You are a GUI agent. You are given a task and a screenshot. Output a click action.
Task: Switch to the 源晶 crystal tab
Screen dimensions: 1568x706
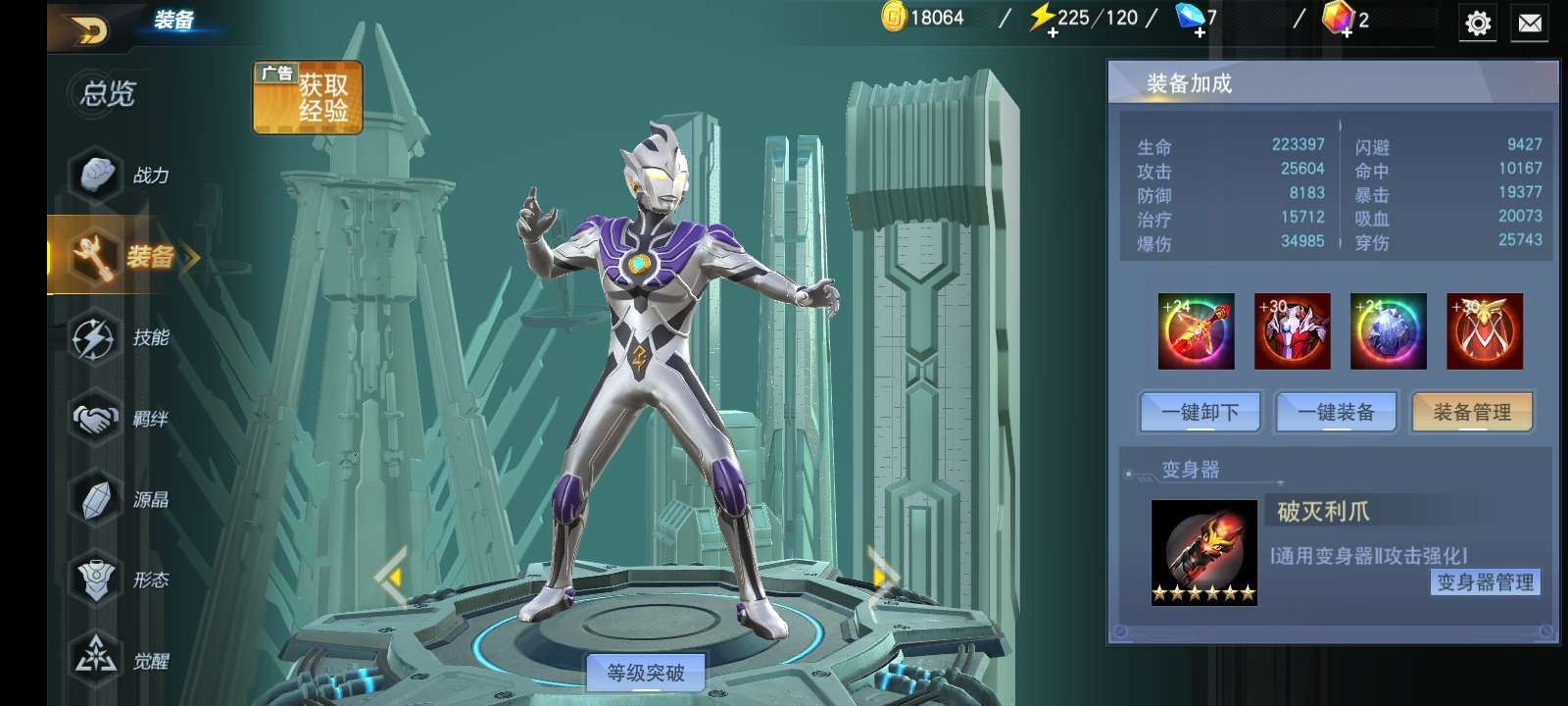122,499
